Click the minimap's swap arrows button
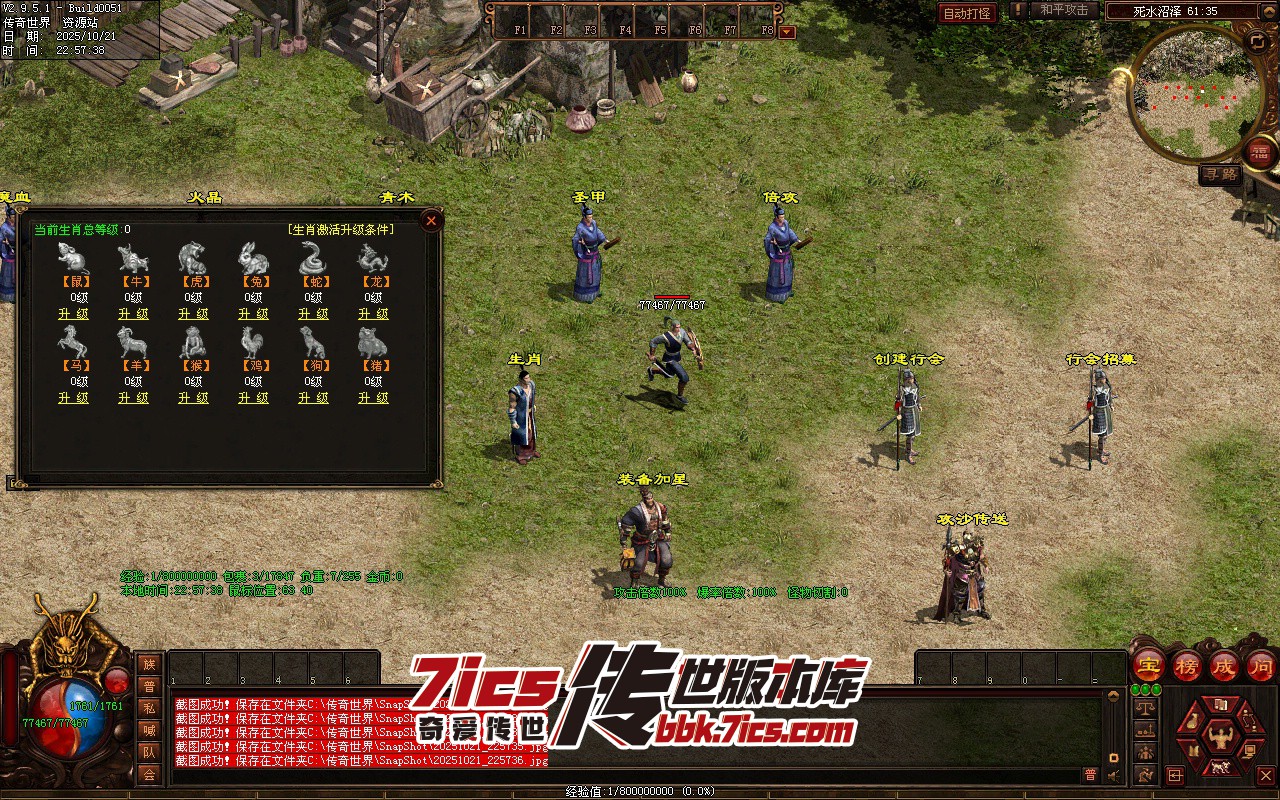 (x=1257, y=41)
